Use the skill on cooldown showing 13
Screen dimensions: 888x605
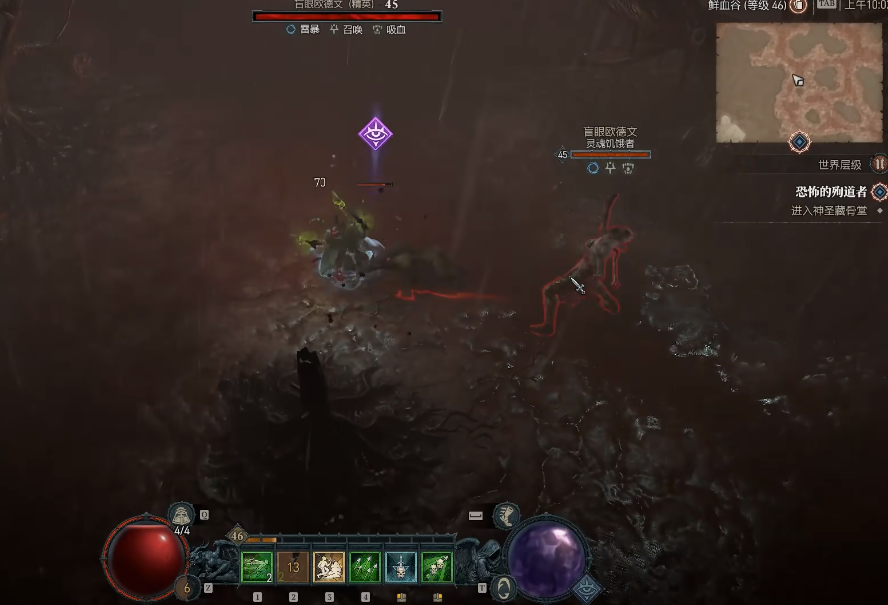click(x=293, y=567)
